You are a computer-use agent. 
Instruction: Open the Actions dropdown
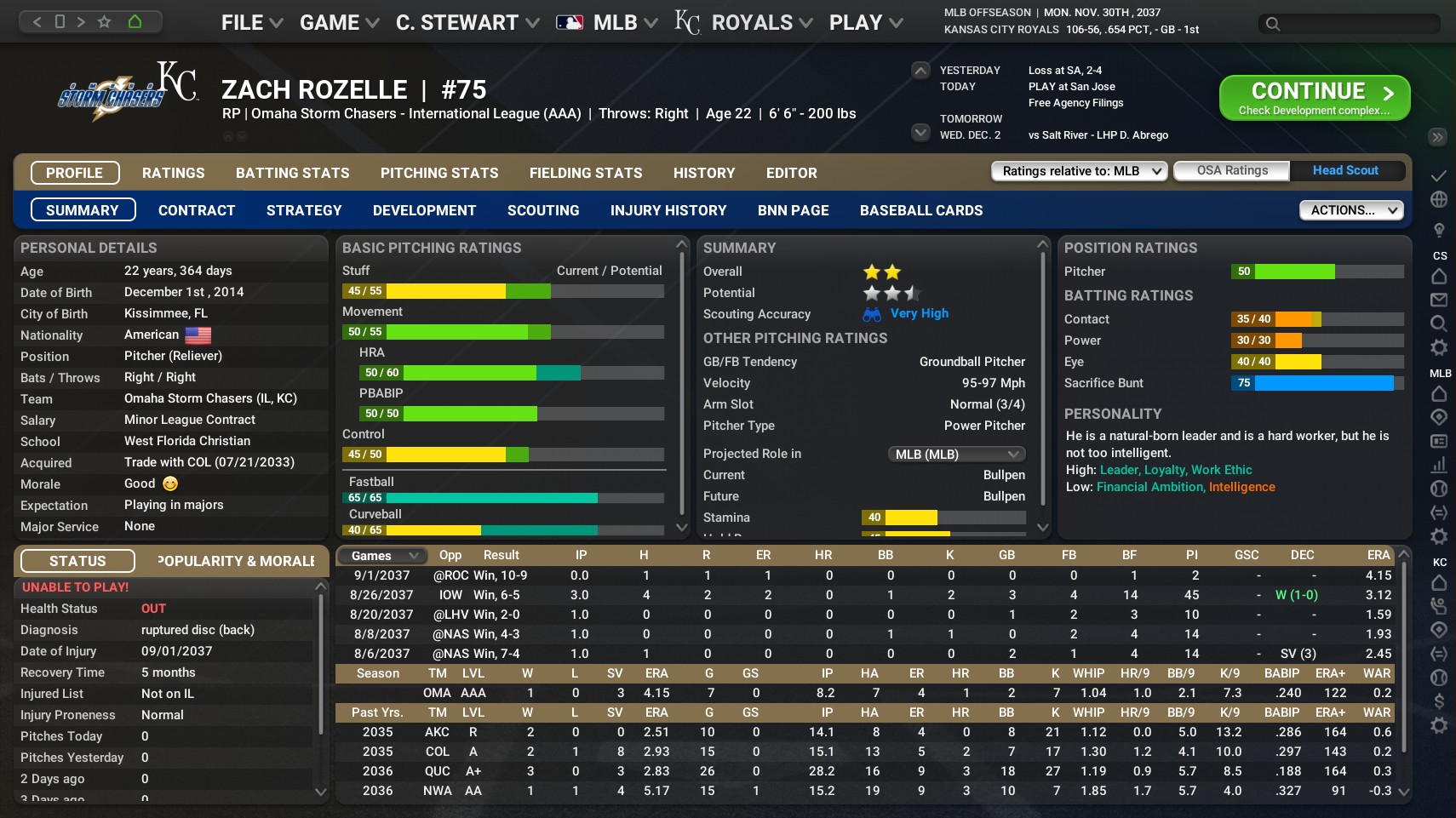coord(1350,209)
